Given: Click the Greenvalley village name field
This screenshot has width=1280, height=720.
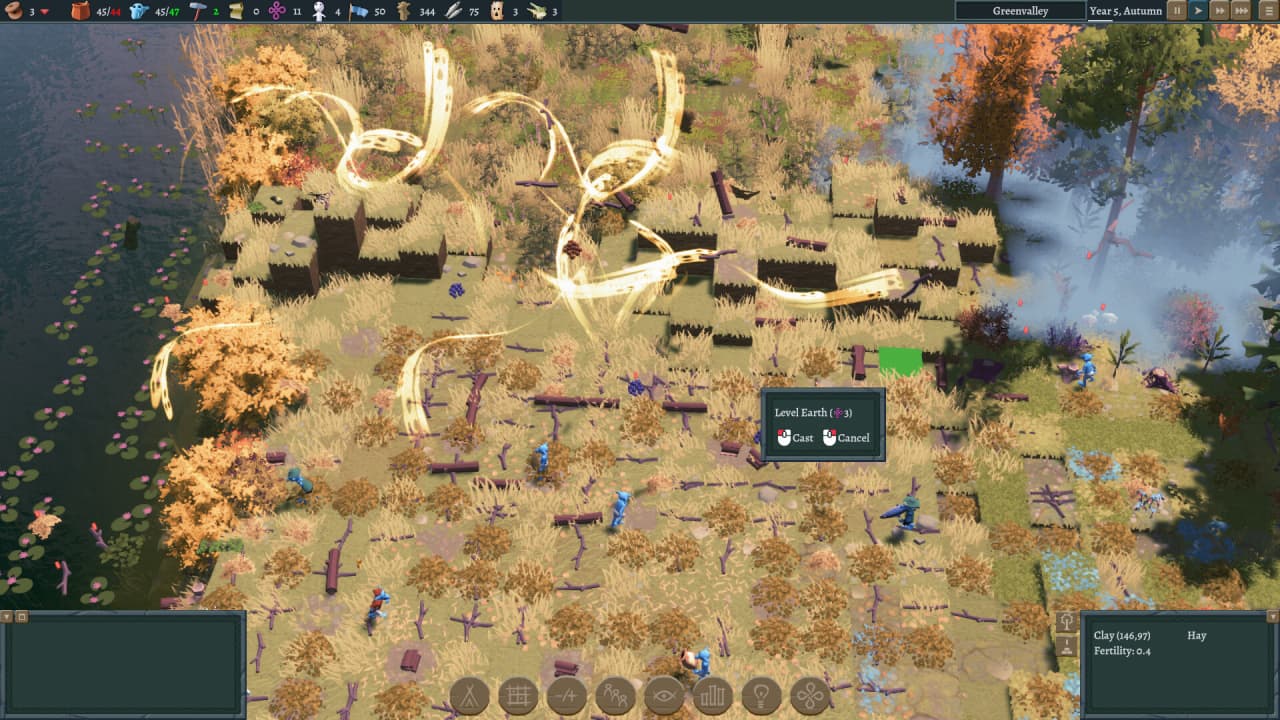Looking at the screenshot, I should (x=1019, y=11).
